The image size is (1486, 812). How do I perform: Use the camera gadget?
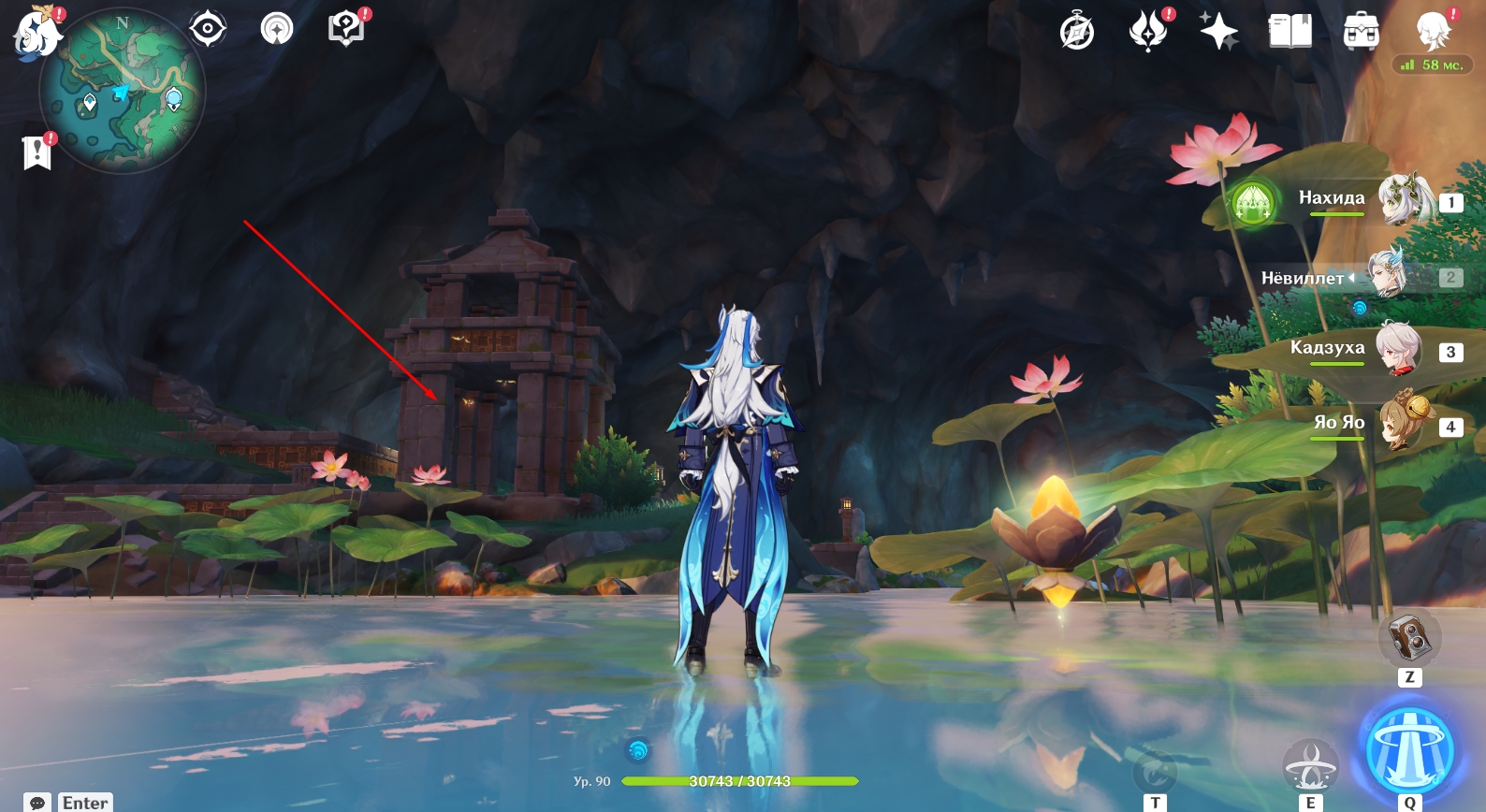pyautogui.click(x=1409, y=639)
